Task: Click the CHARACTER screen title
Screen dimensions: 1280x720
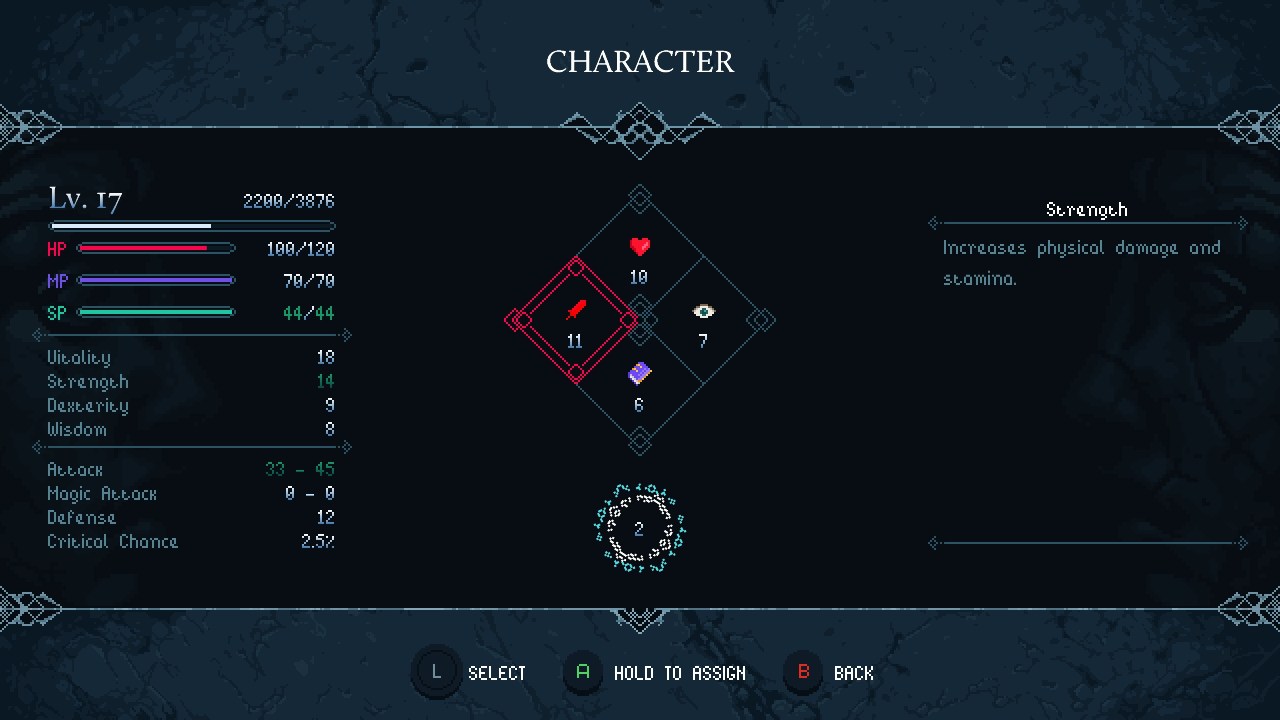Action: (x=639, y=61)
